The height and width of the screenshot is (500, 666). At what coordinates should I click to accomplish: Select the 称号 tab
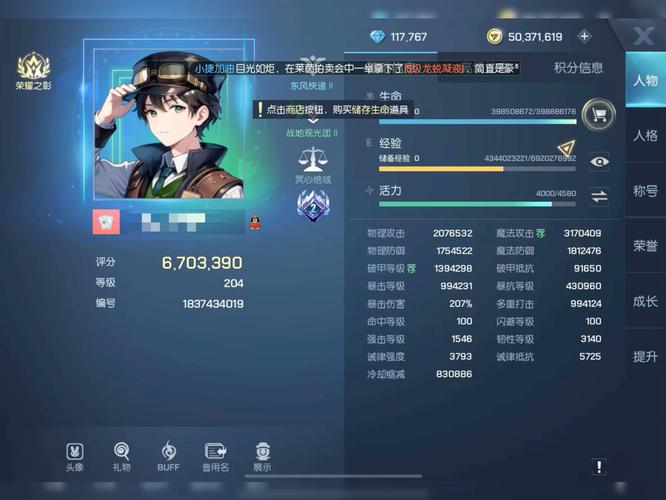point(645,191)
